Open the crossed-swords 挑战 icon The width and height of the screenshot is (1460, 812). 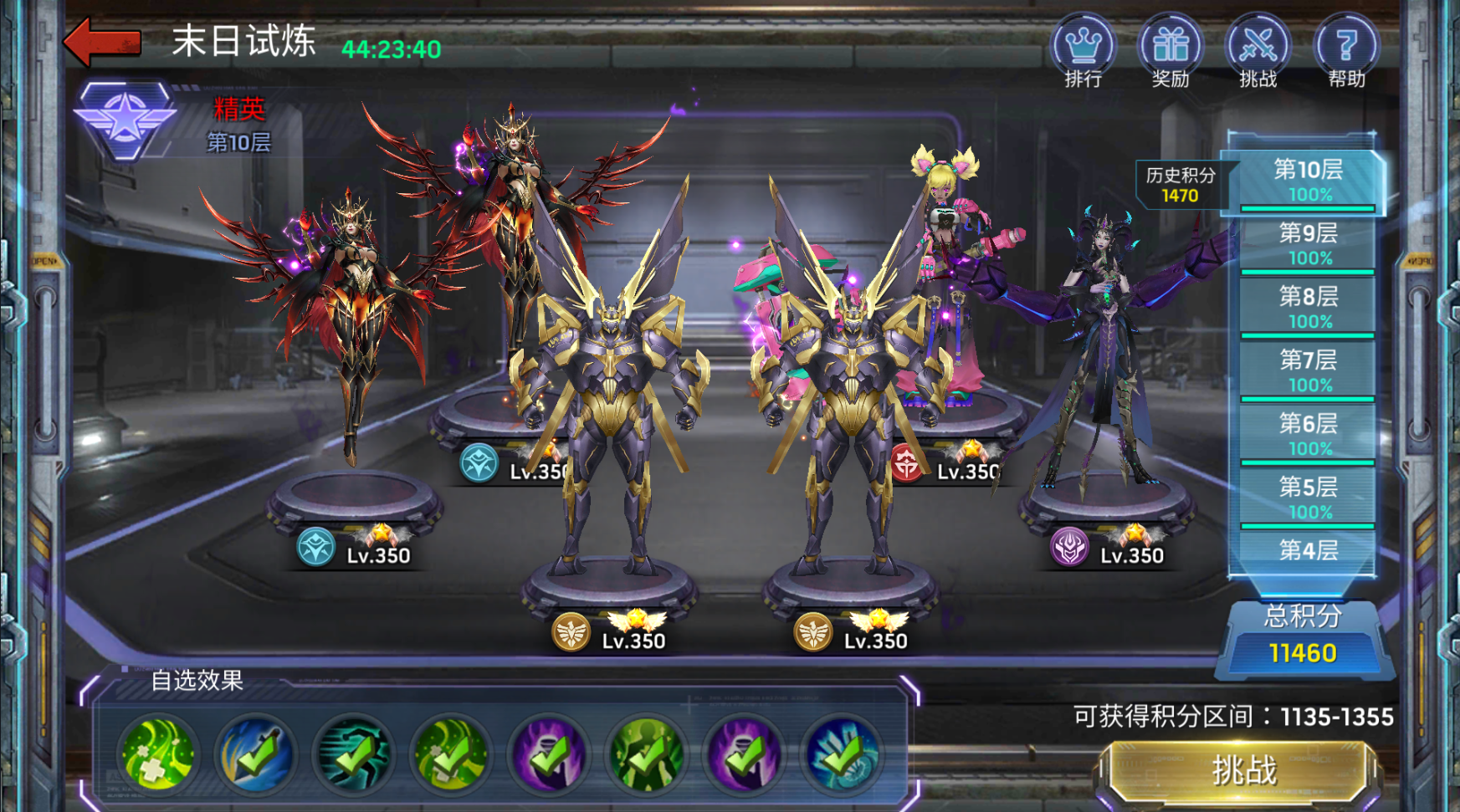pos(1258,50)
